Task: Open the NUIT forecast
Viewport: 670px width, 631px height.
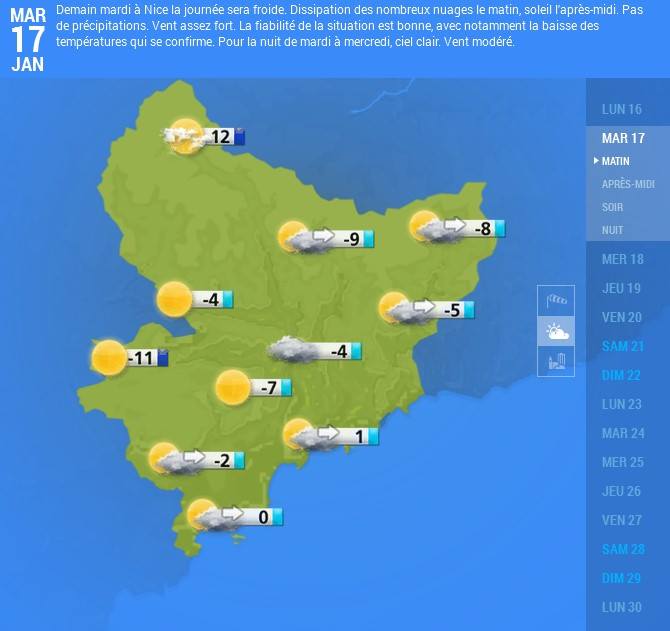Action: click(613, 230)
